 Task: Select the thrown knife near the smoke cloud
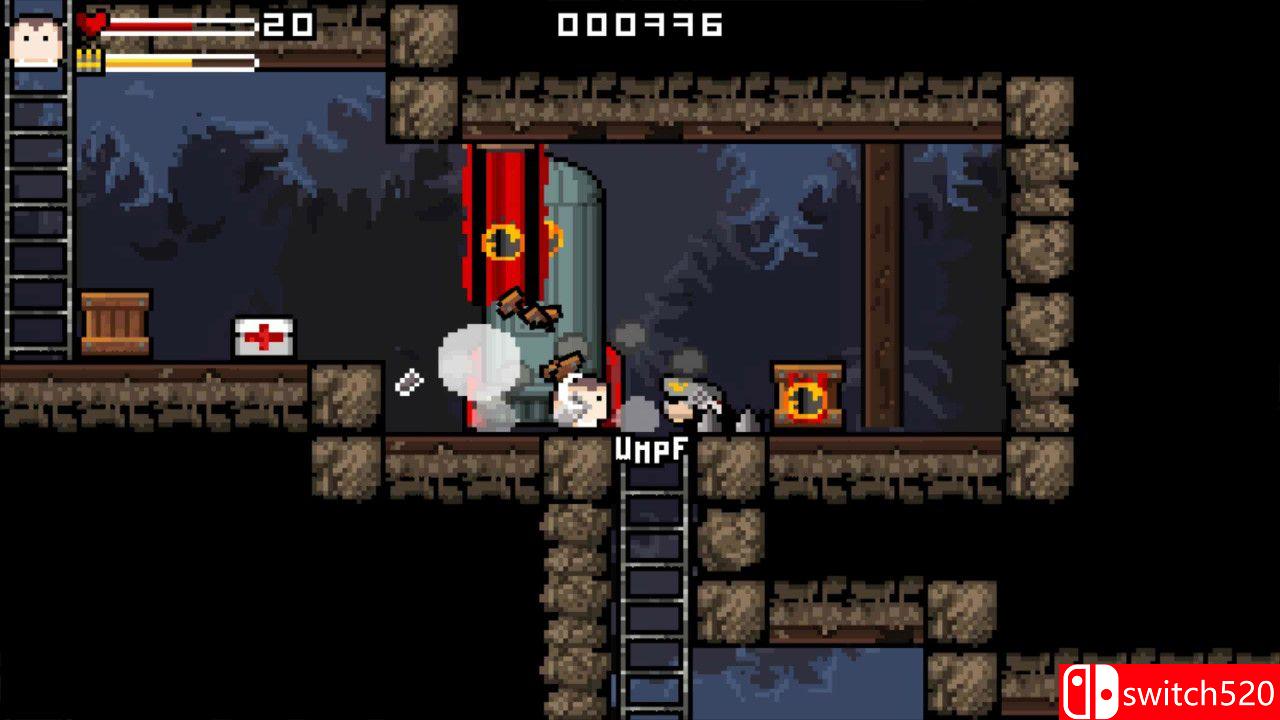409,380
